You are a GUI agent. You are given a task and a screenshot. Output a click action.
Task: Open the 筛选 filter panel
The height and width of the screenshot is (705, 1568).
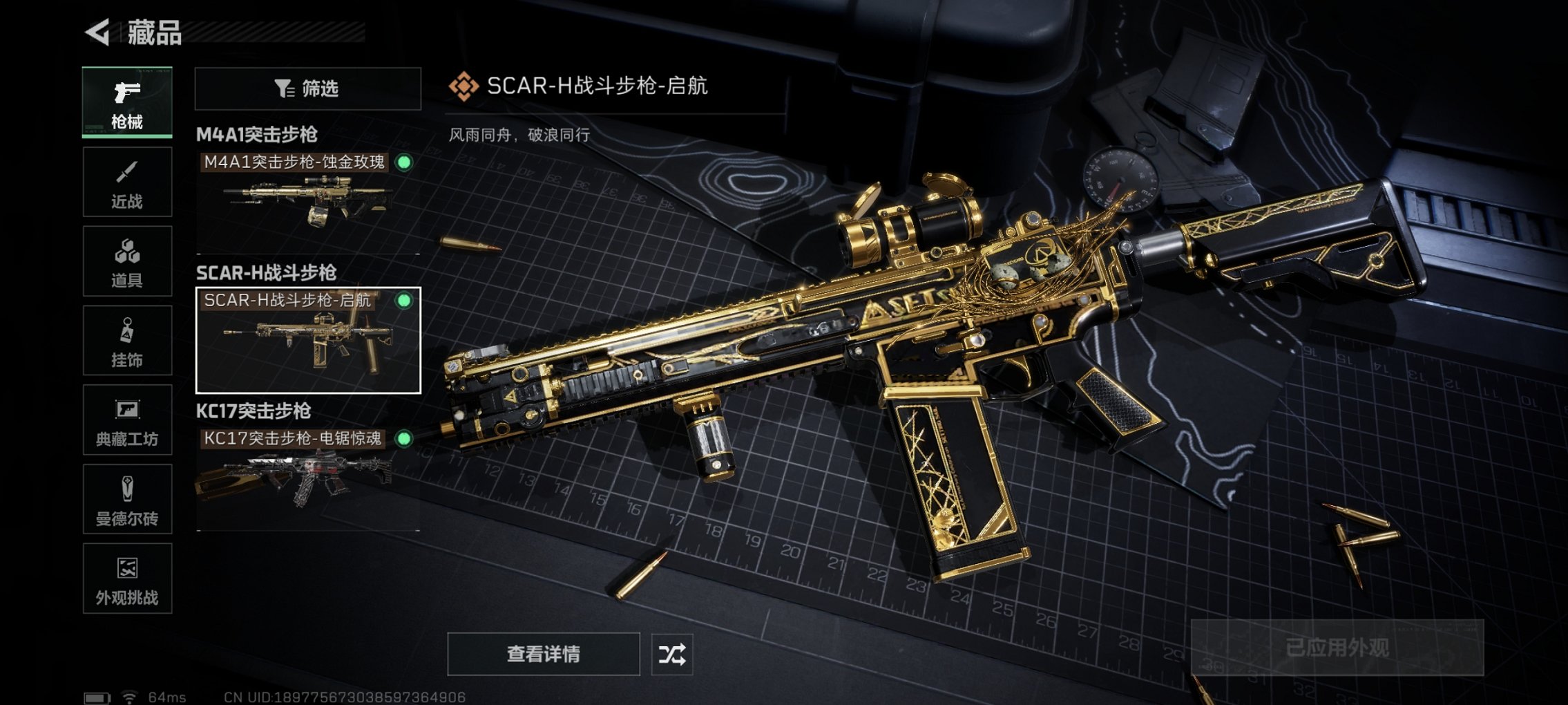(x=305, y=90)
